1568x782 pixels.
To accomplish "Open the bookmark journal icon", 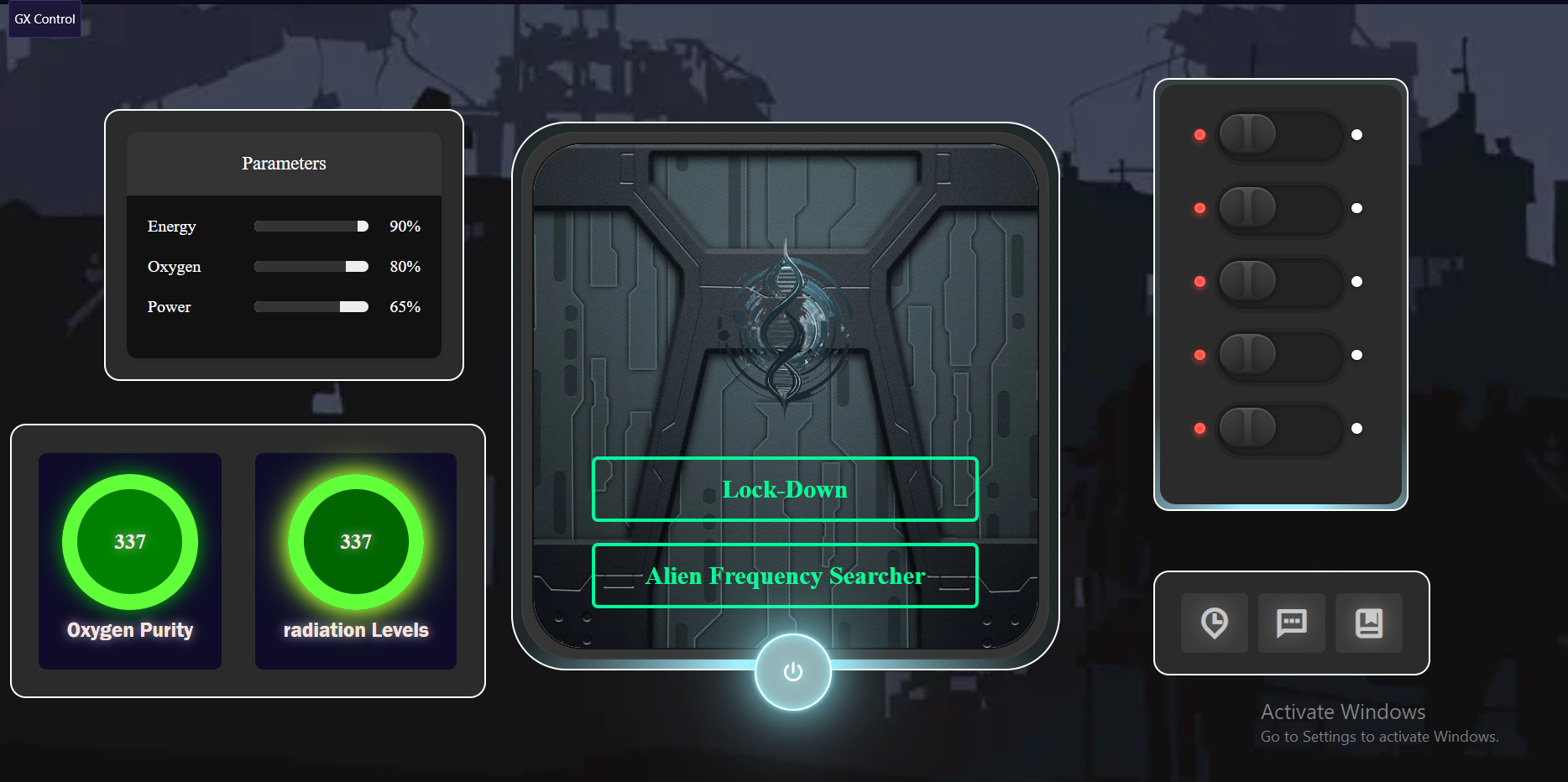I will coord(1368,623).
